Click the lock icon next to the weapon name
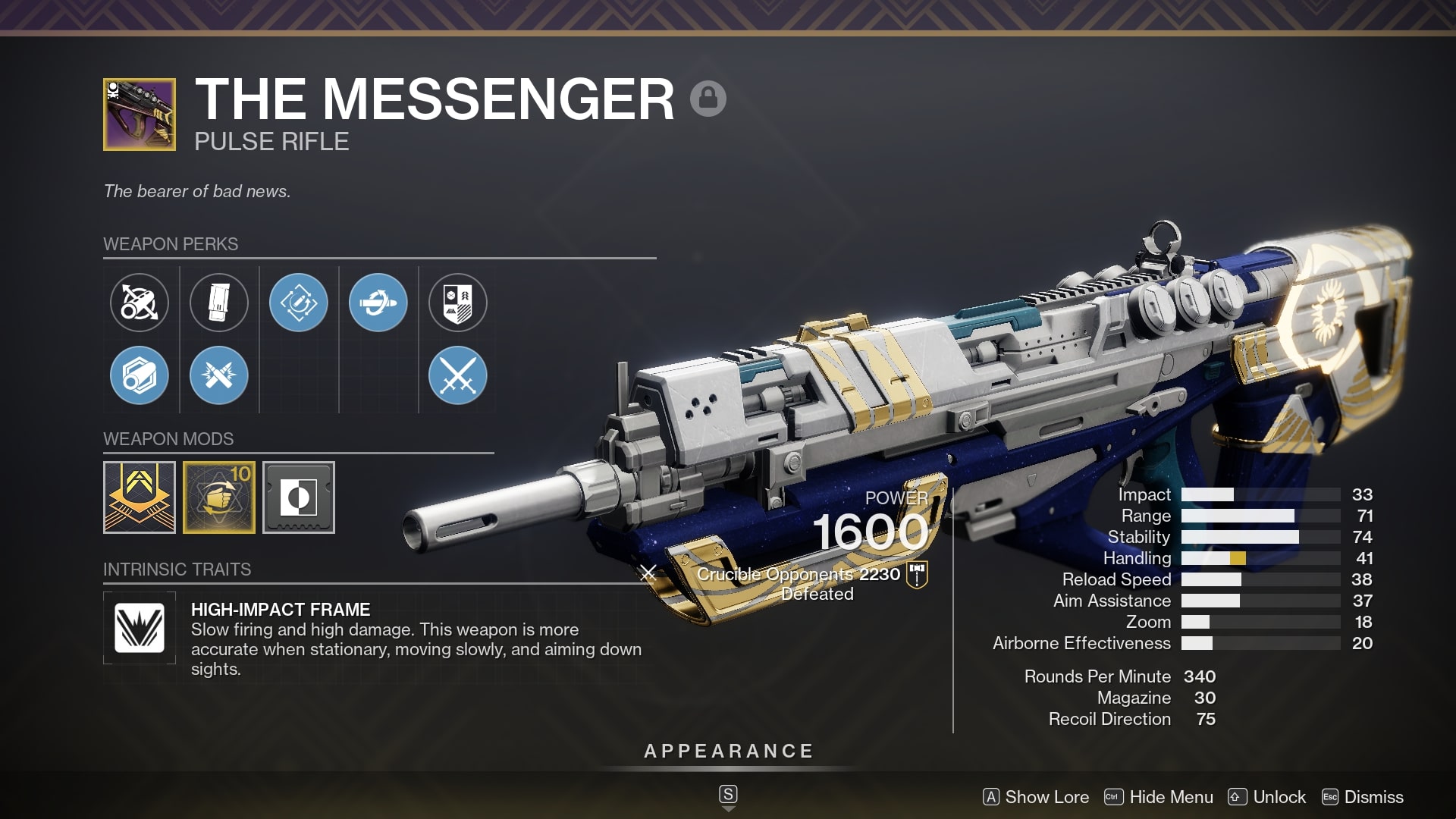The height and width of the screenshot is (819, 1456). (x=709, y=98)
